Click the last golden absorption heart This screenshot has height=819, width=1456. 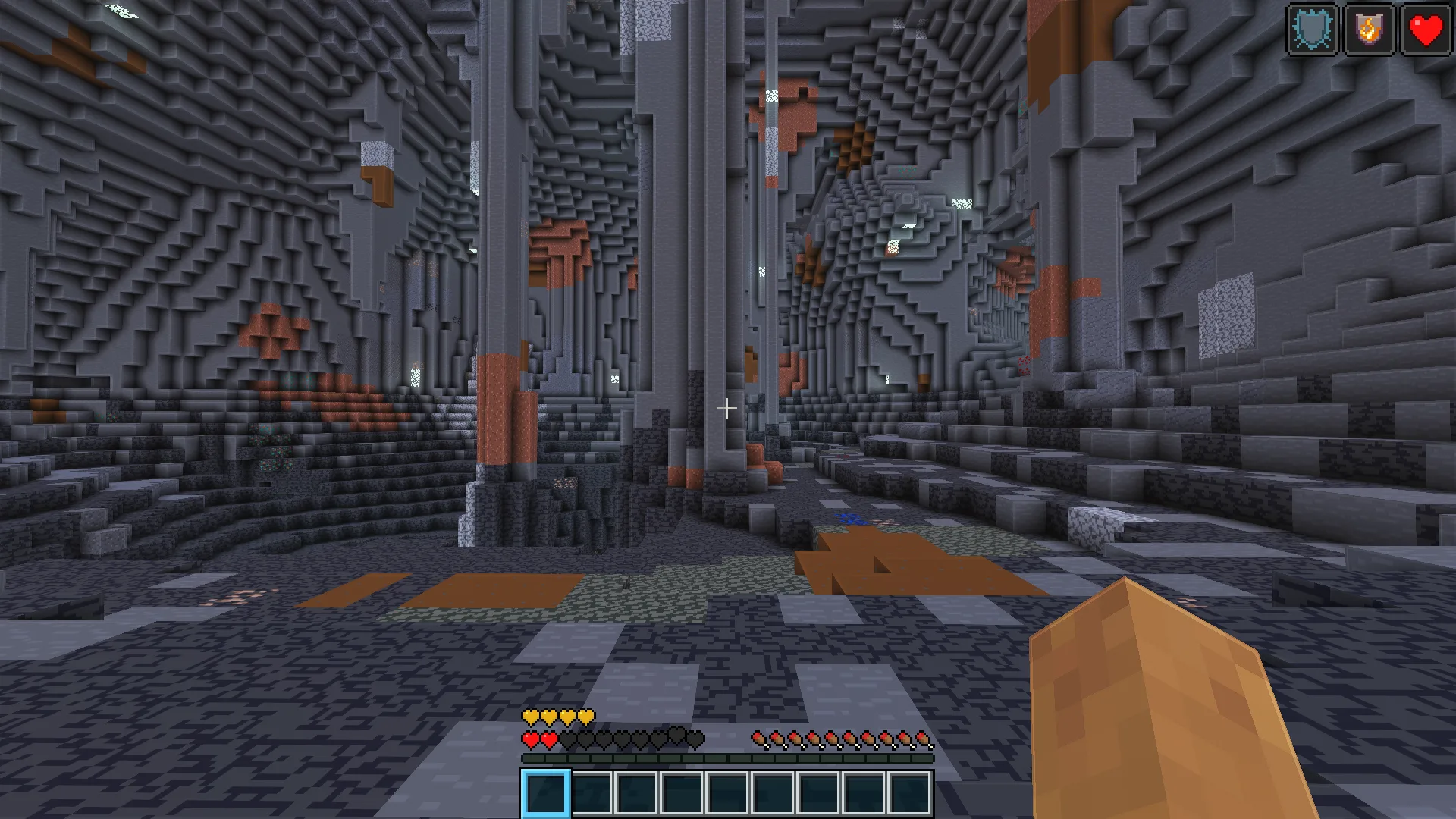(x=586, y=715)
